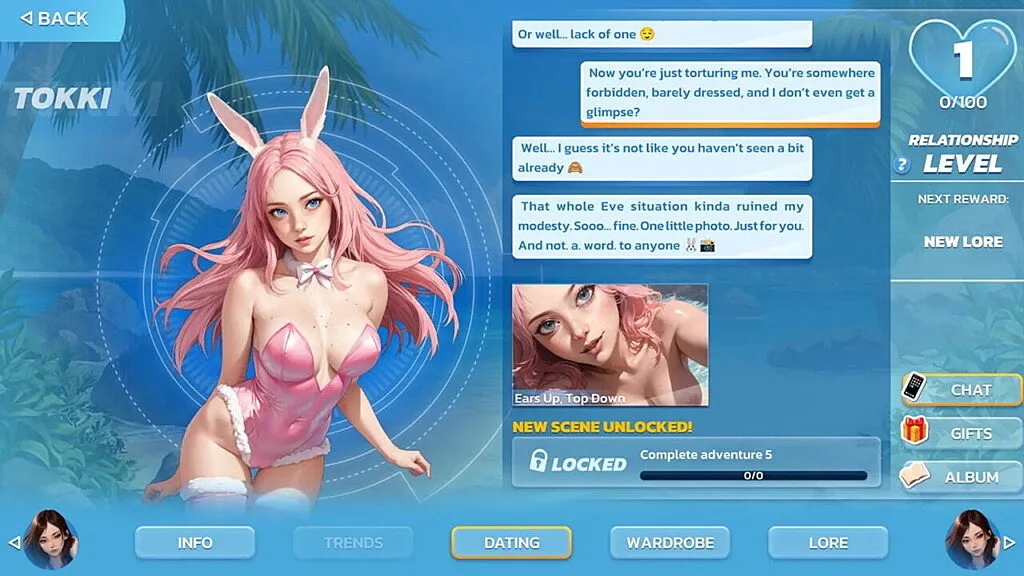Viewport: 1024px width, 576px height.
Task: Select the previous character portrait arrow
Action: click(x=14, y=543)
